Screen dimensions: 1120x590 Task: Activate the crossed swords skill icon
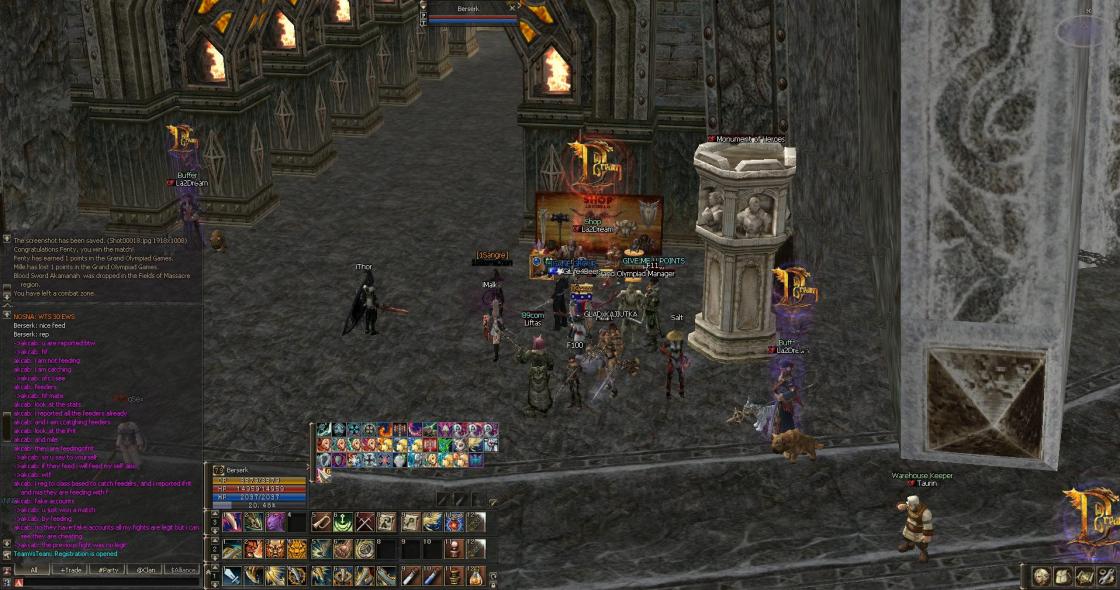pos(364,522)
